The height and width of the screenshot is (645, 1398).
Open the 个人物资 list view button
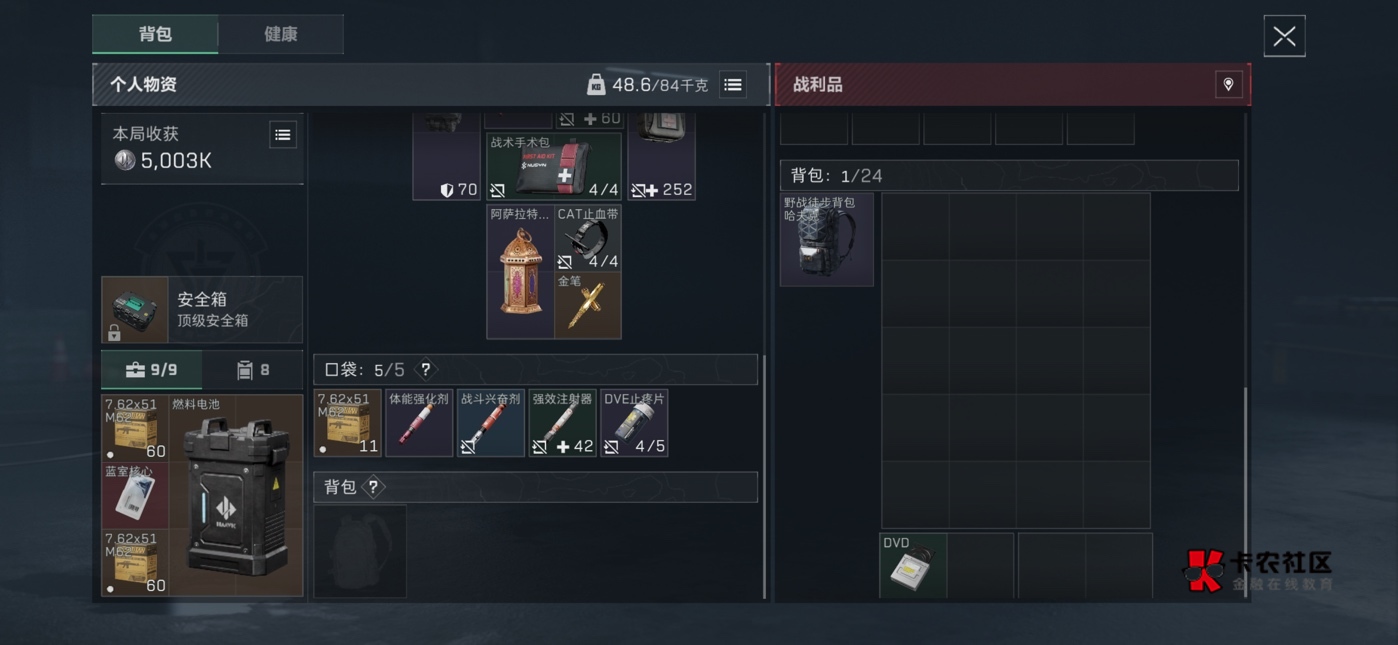click(x=733, y=85)
